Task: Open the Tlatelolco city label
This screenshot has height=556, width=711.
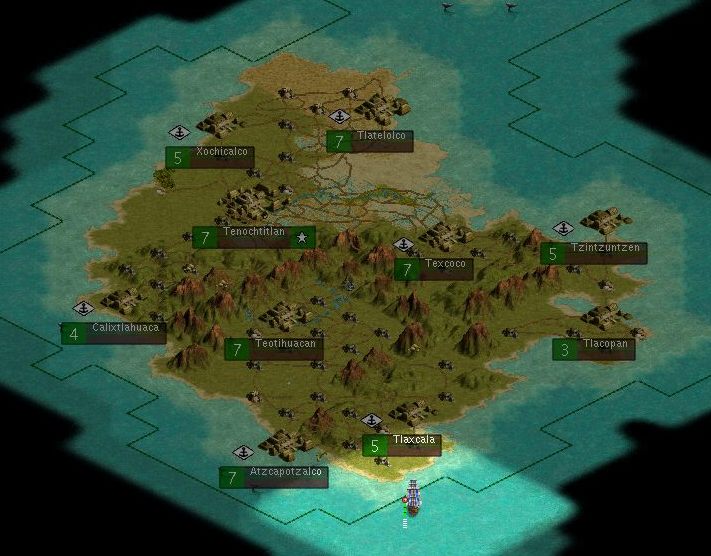Action: coord(370,142)
